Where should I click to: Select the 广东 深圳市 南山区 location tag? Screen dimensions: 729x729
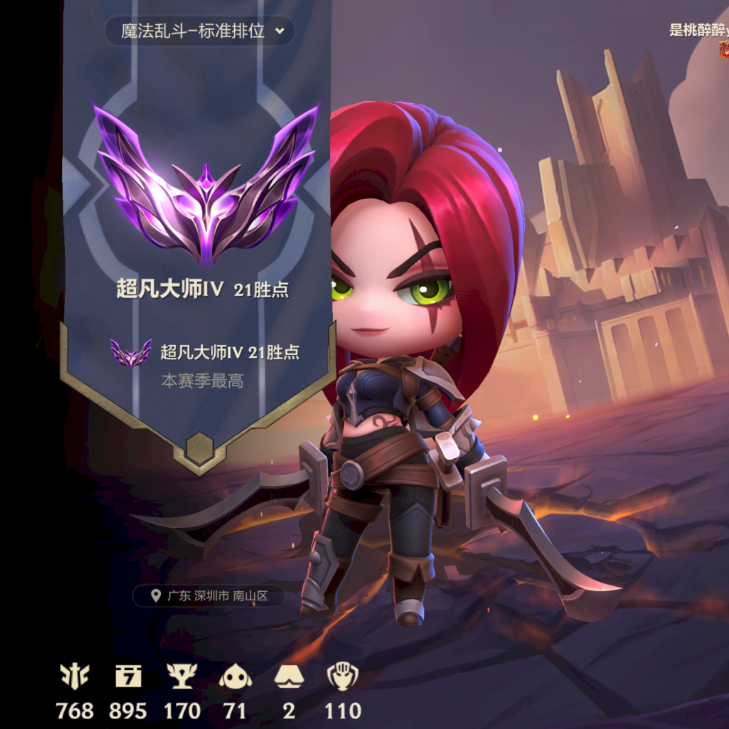tap(209, 596)
